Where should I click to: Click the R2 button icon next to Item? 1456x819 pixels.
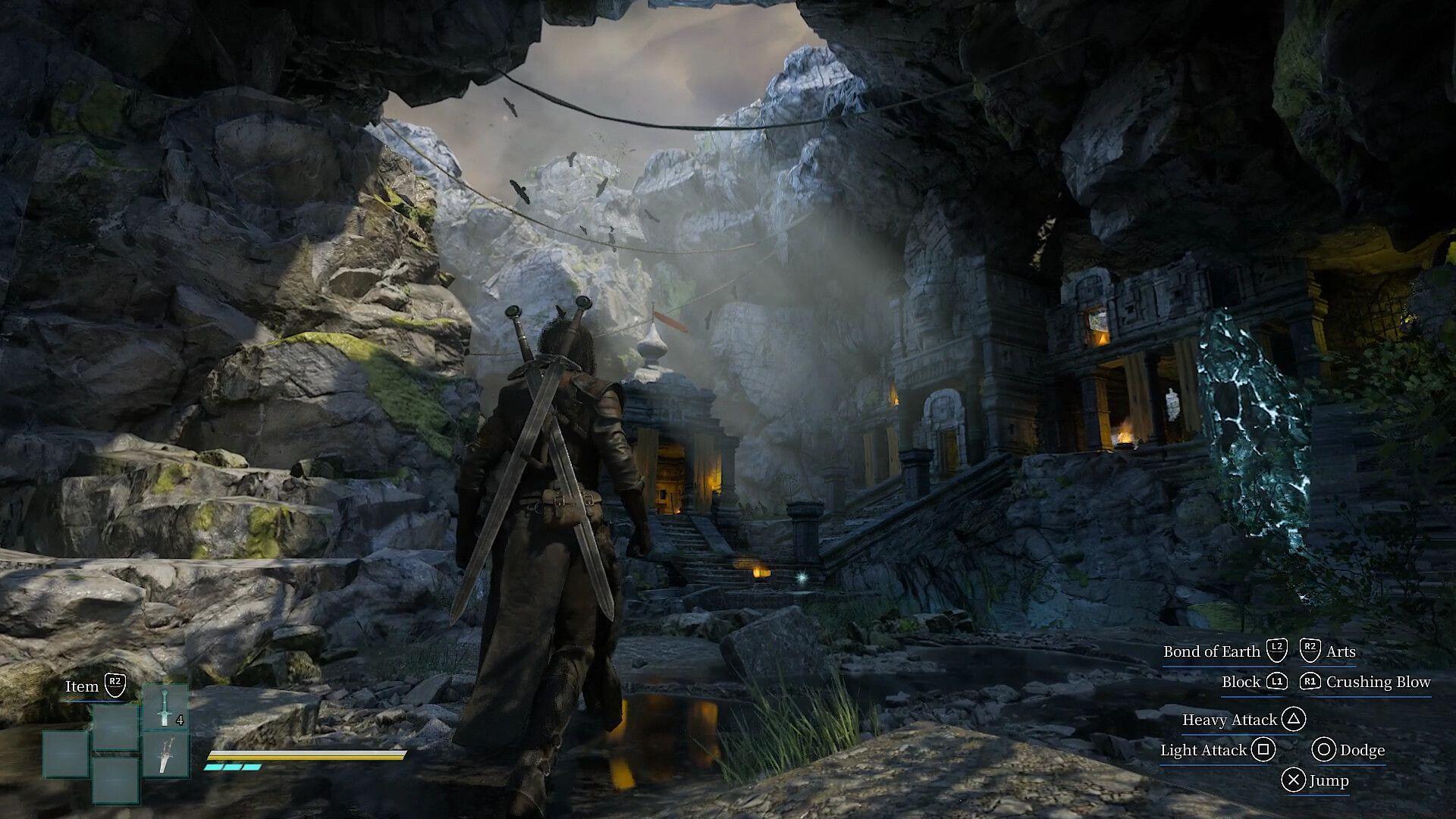115,686
